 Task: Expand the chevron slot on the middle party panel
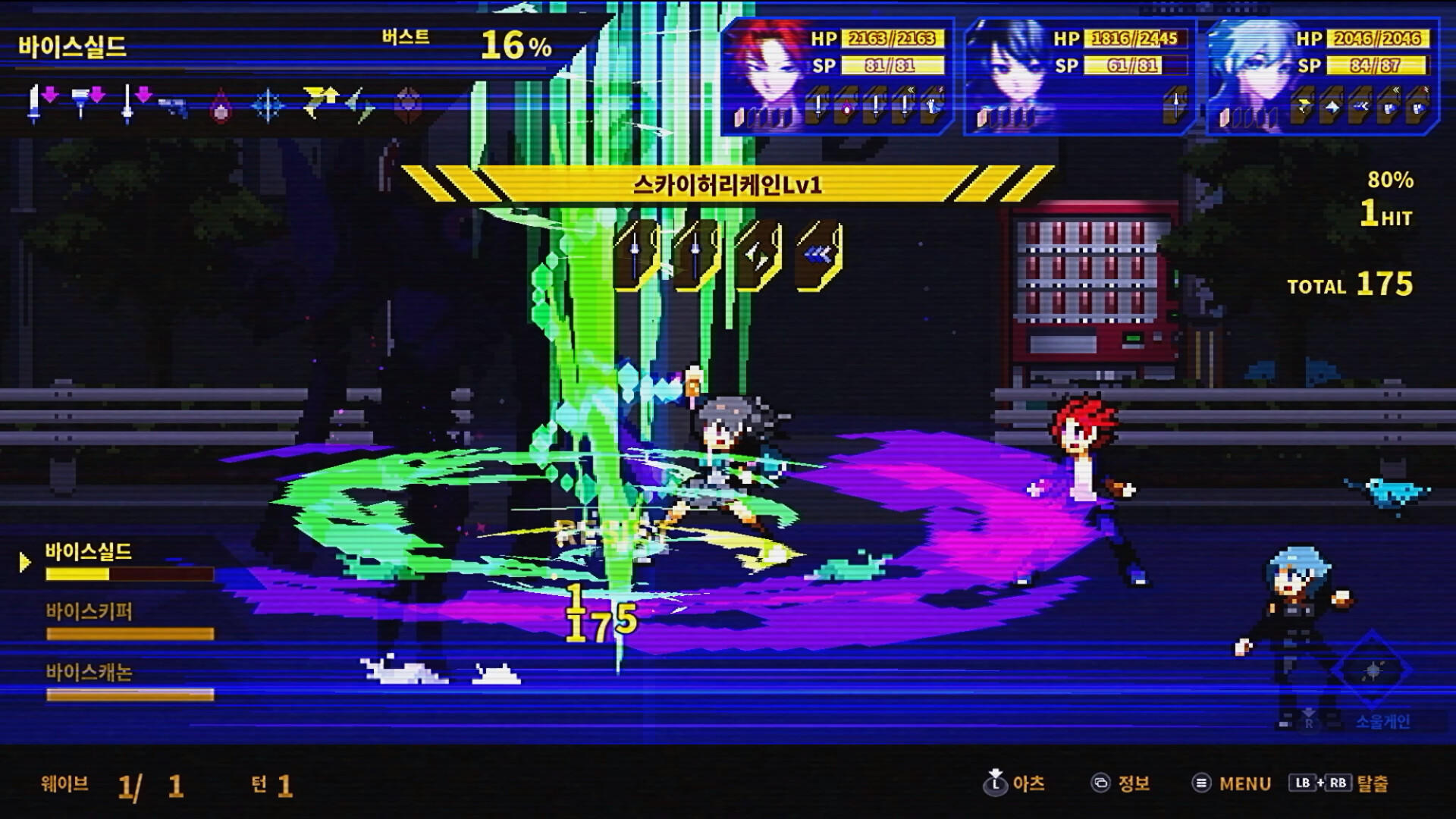(1176, 108)
